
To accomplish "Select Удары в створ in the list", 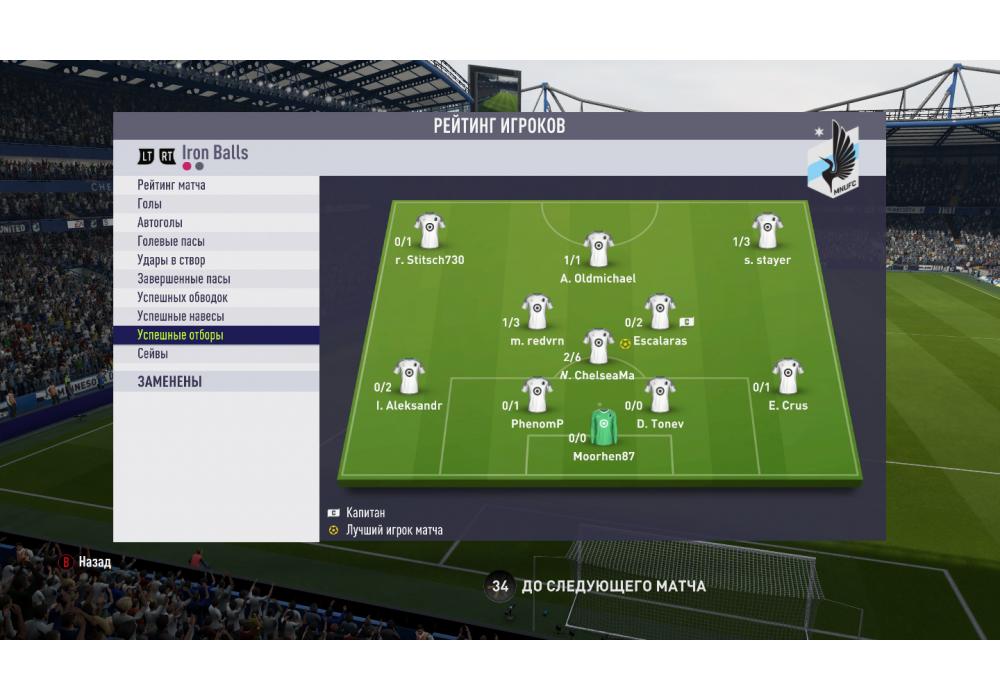I will [216, 261].
